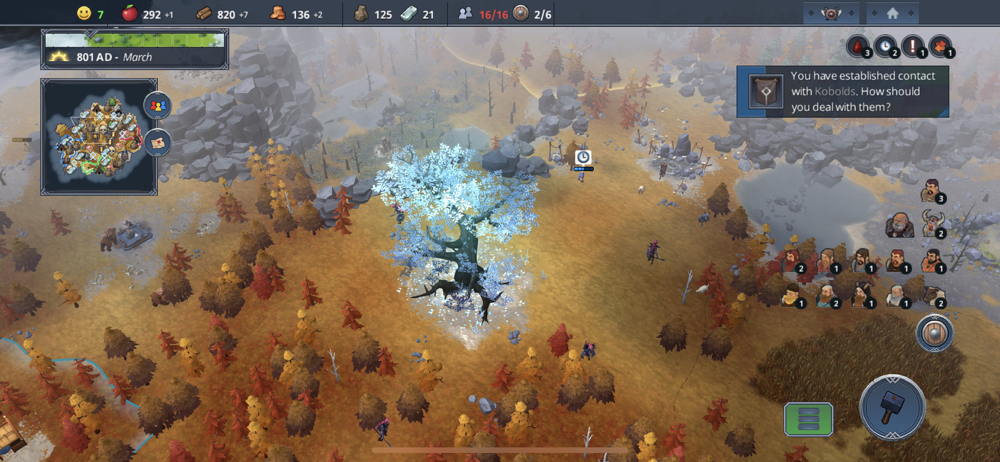This screenshot has width=1000, height=462.
Task: View the exclamation mark alert
Action: pyautogui.click(x=912, y=46)
